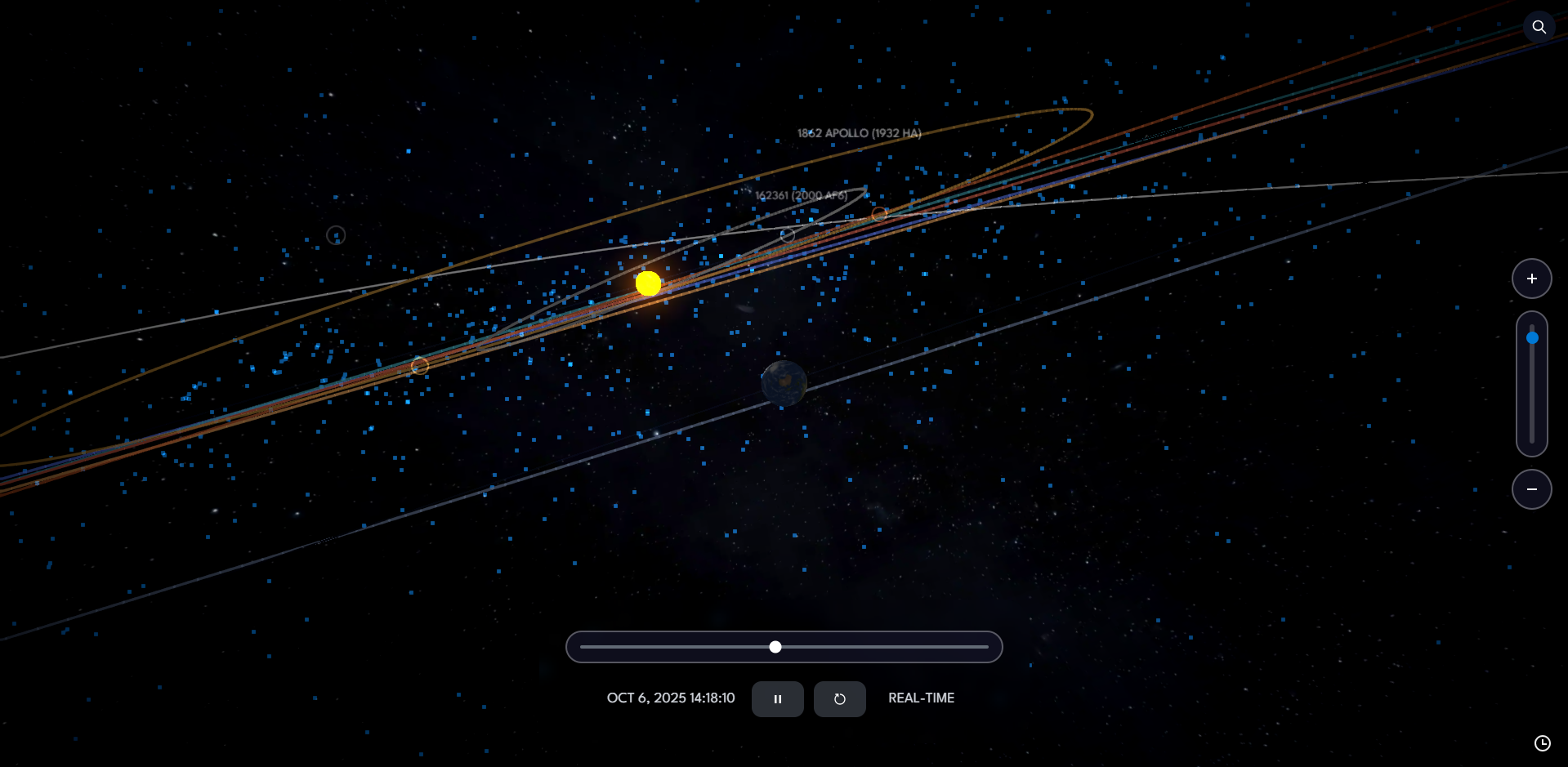Select asteroid 1862 APOLLO (1932 HA)

click(858, 132)
